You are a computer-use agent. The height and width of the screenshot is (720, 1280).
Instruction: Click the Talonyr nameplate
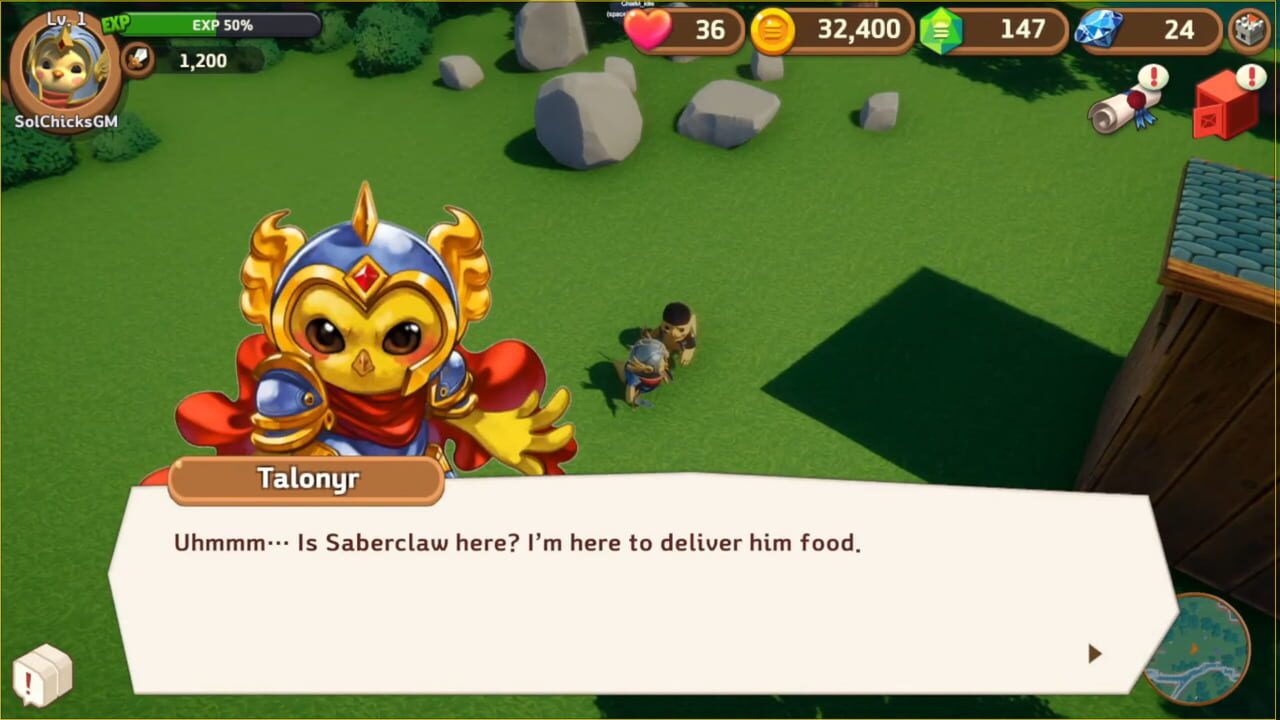[x=307, y=479]
